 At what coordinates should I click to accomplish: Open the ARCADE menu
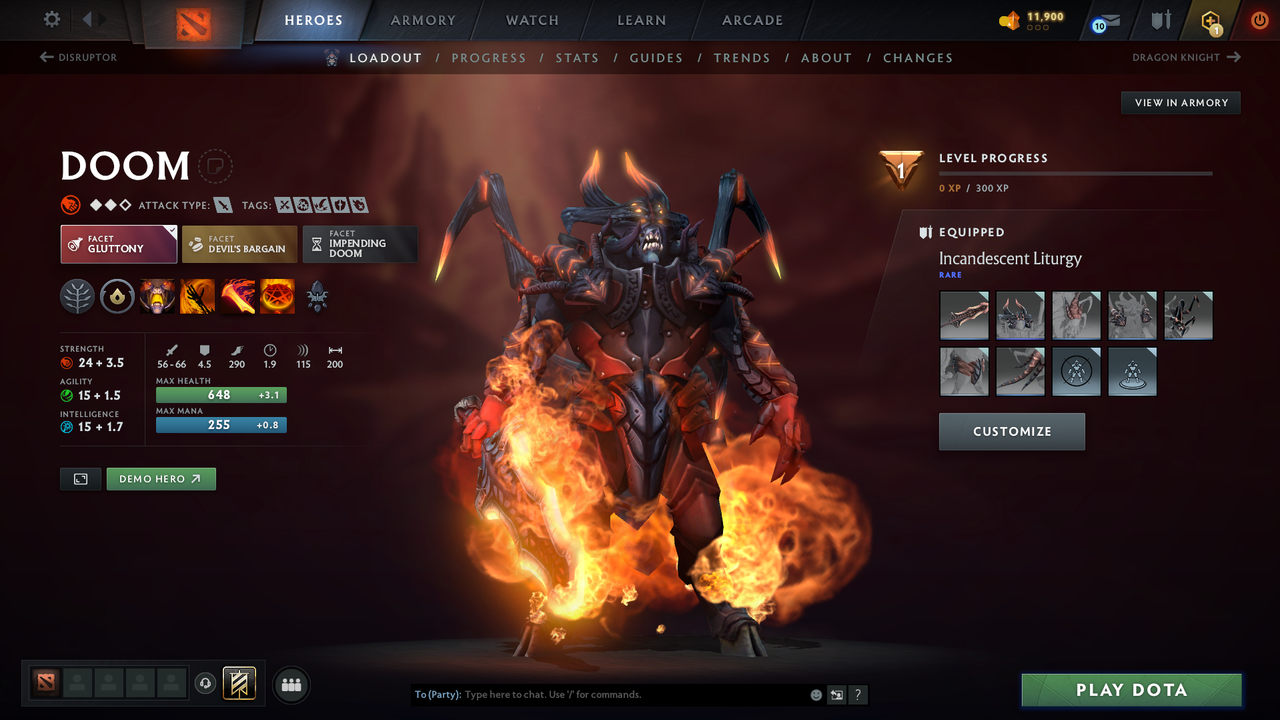coord(751,20)
